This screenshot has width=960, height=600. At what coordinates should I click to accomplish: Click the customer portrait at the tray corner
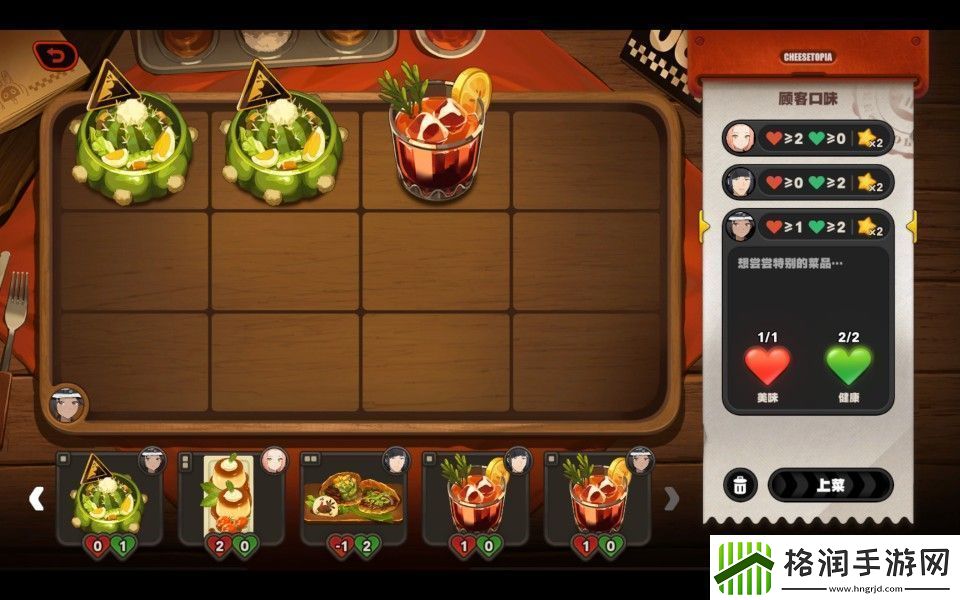coord(67,405)
